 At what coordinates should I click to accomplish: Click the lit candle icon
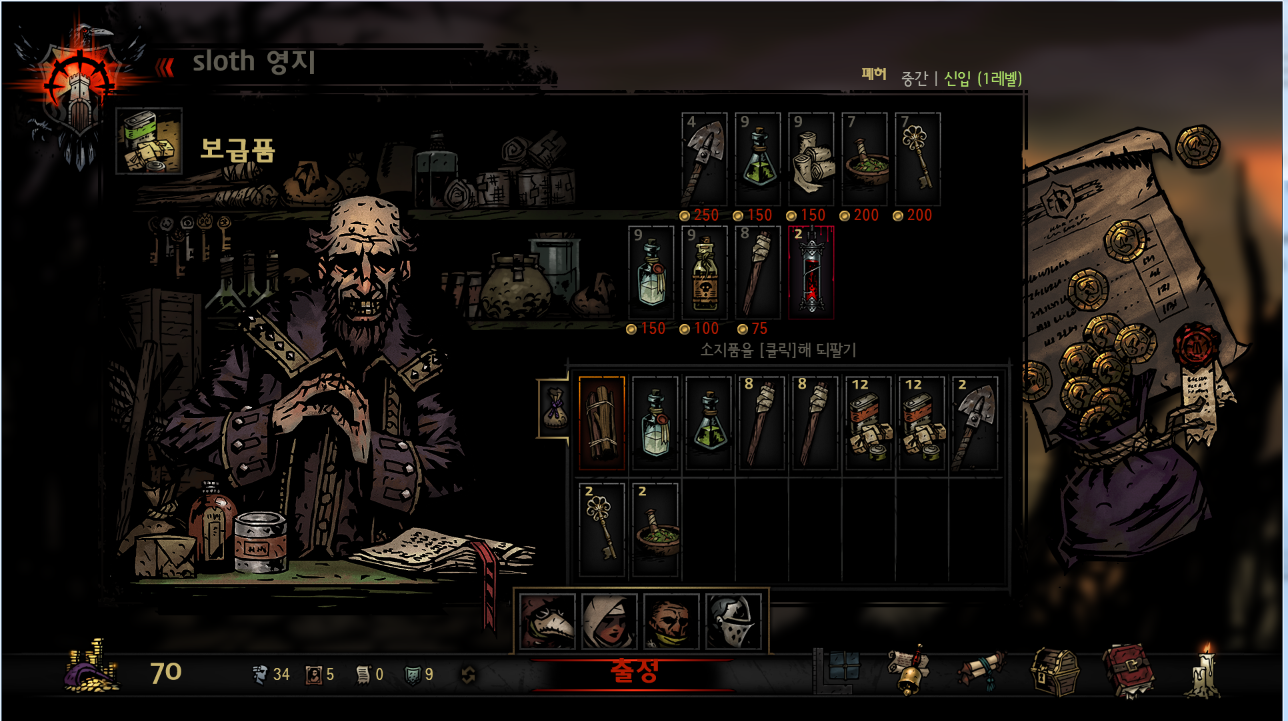coord(1203,671)
